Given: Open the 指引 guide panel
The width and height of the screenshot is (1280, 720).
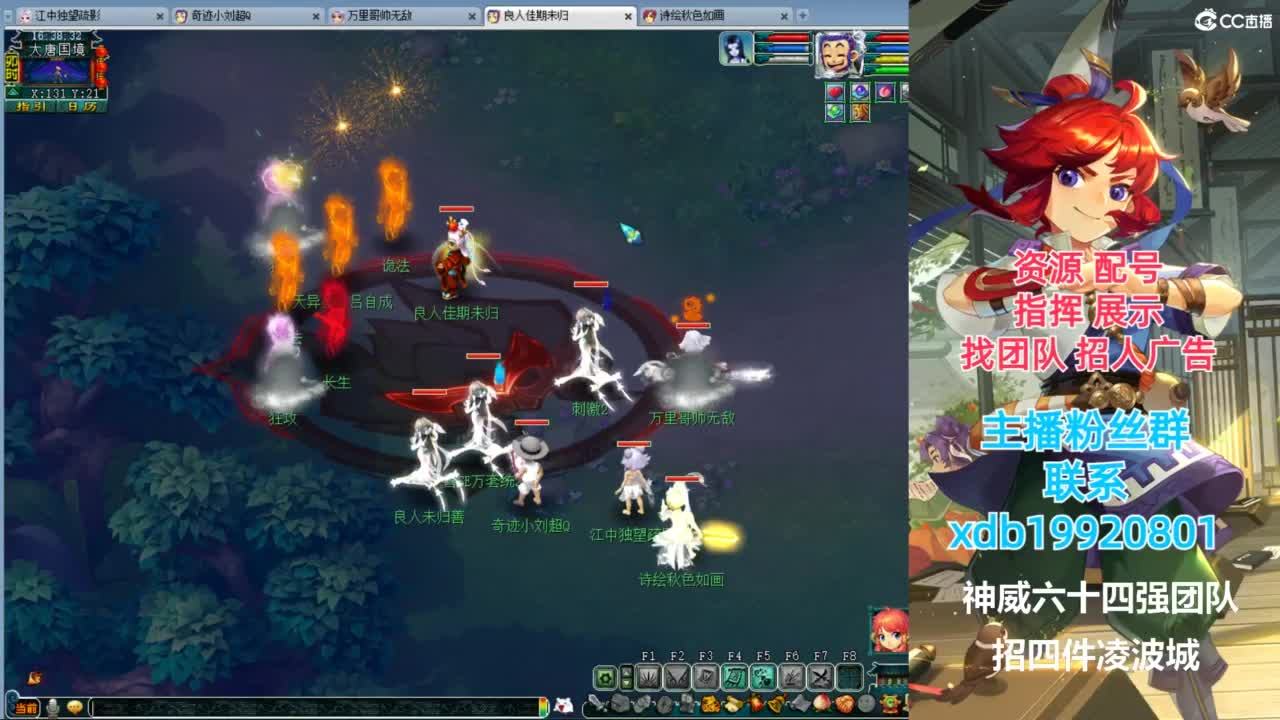Looking at the screenshot, I should click(x=30, y=106).
